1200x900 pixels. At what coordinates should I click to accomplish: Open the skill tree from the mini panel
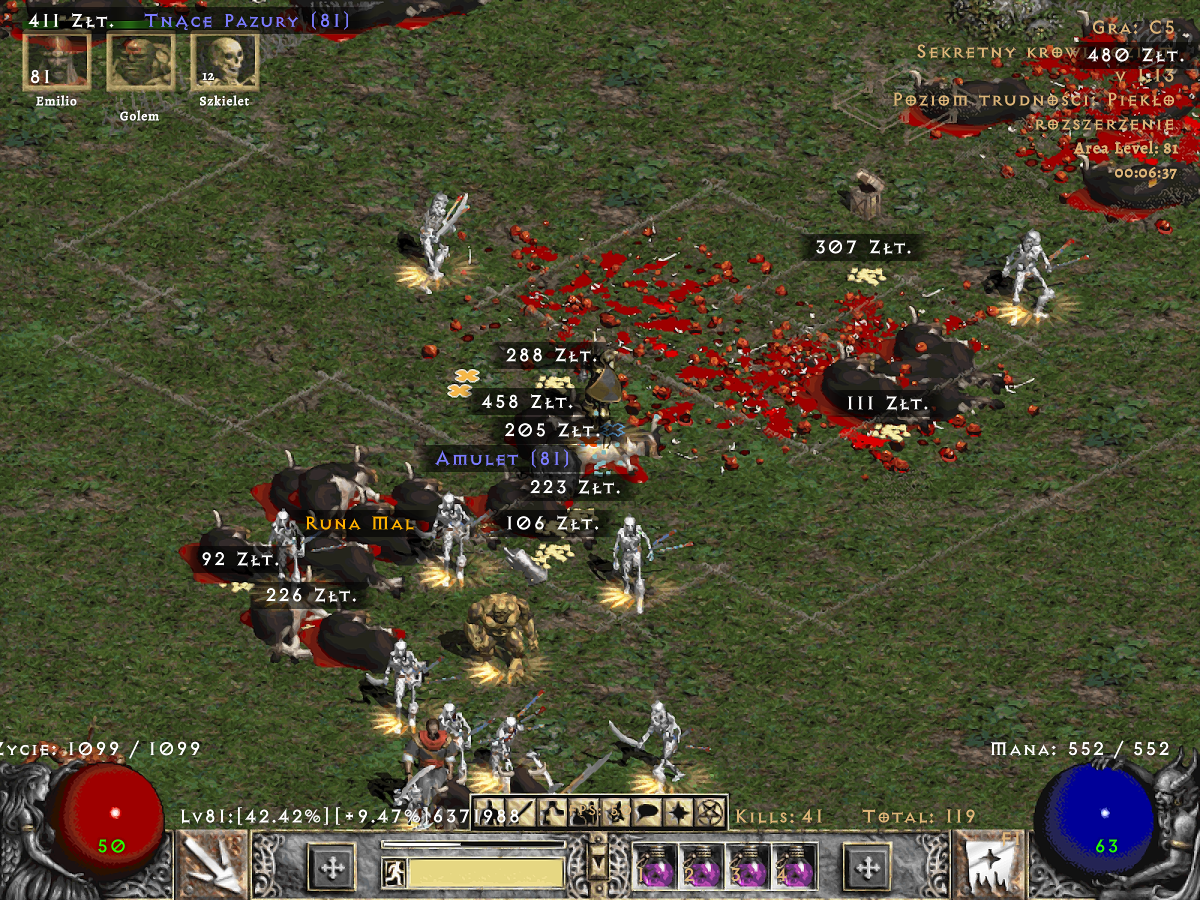[x=553, y=811]
